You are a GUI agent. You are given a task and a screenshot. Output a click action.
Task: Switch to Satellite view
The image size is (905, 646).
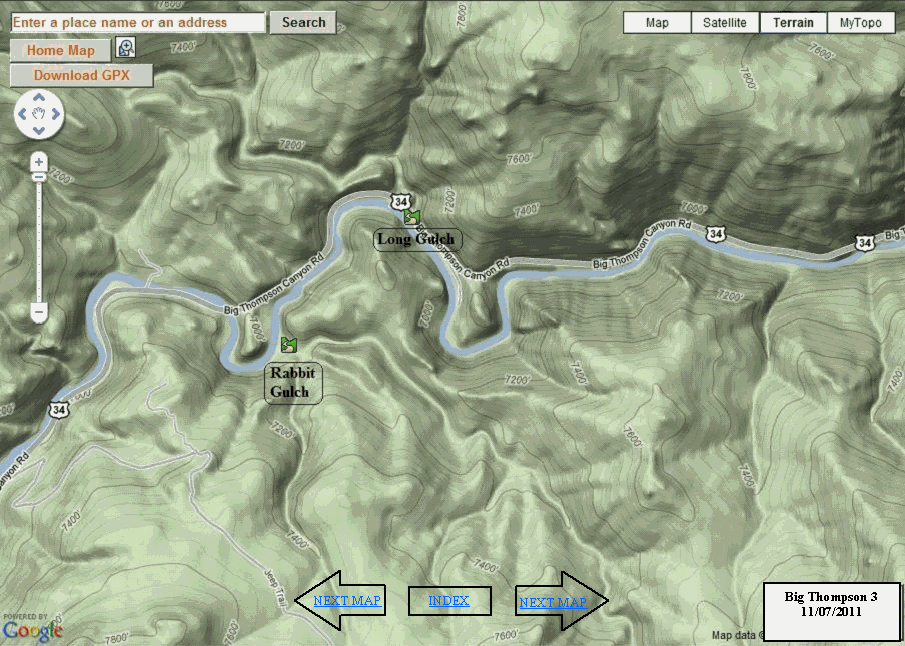pos(725,23)
